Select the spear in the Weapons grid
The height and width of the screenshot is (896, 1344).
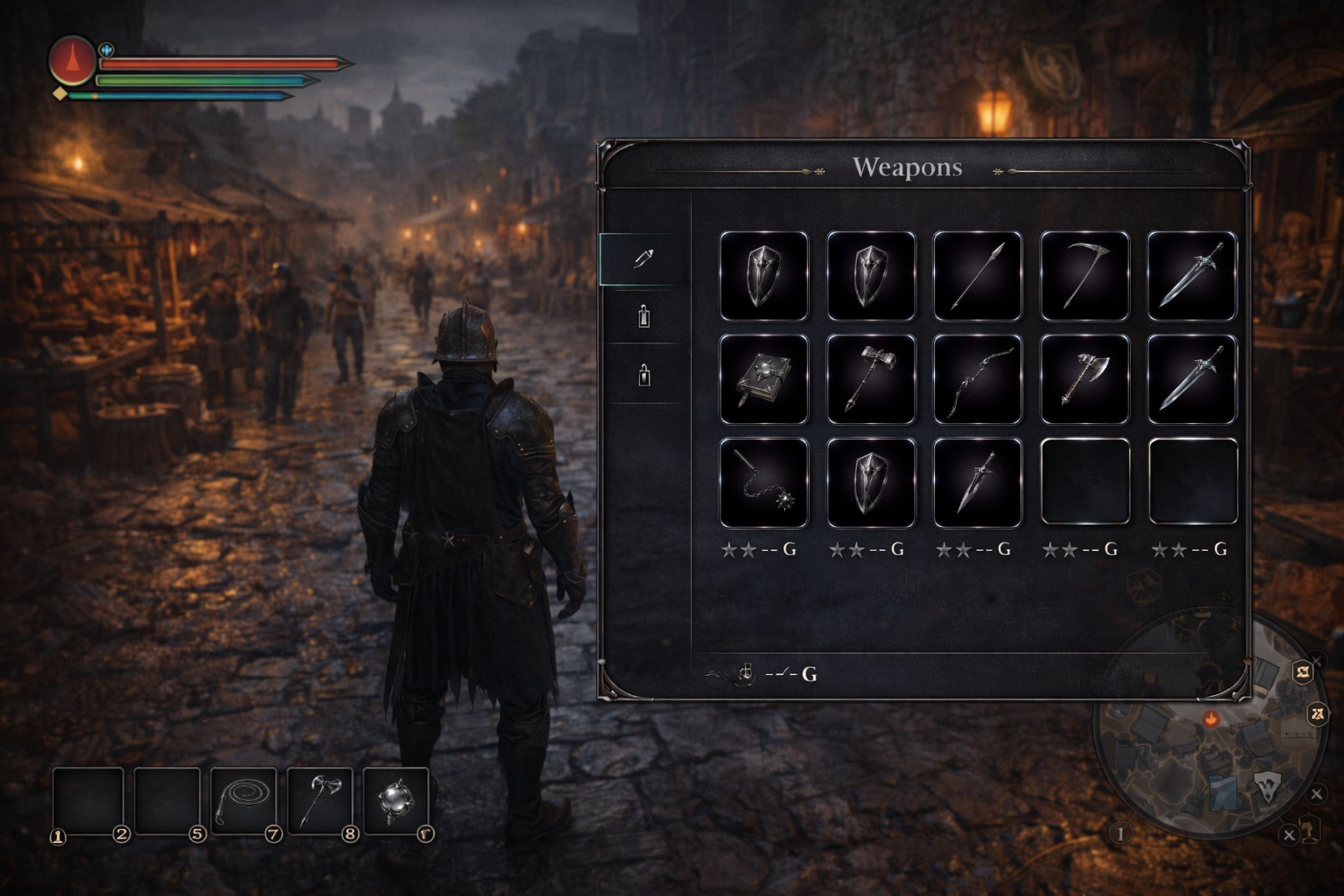click(977, 276)
